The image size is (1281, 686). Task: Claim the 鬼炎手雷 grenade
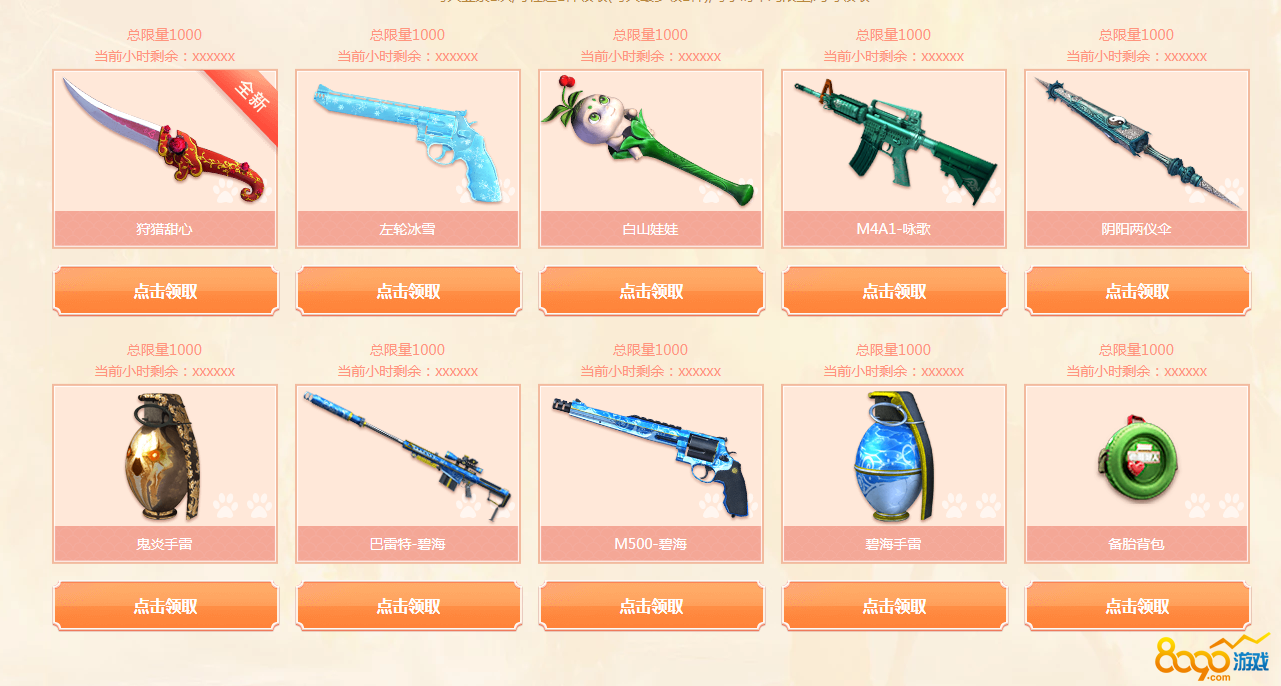(165, 606)
